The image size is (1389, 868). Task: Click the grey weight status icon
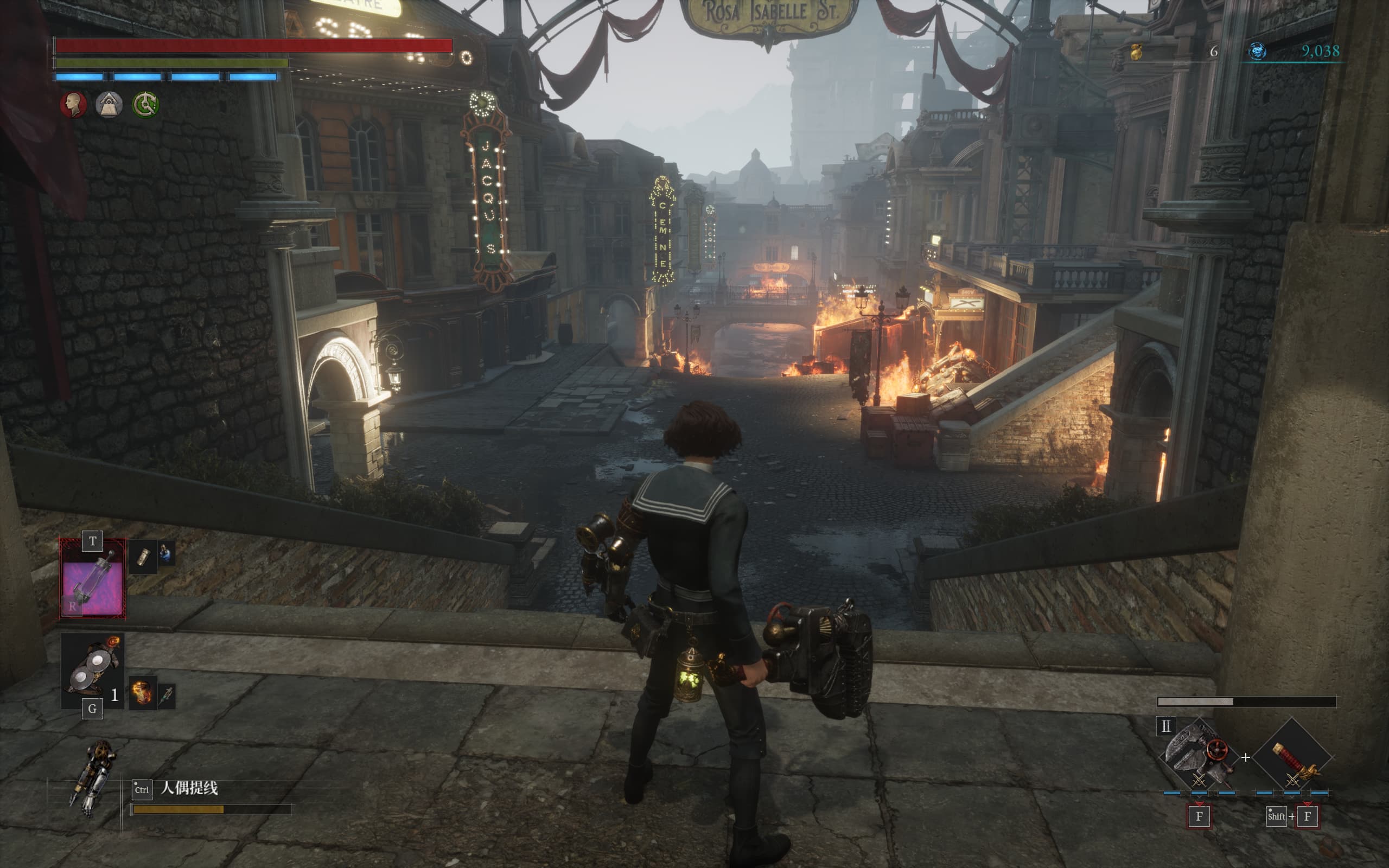(x=109, y=105)
